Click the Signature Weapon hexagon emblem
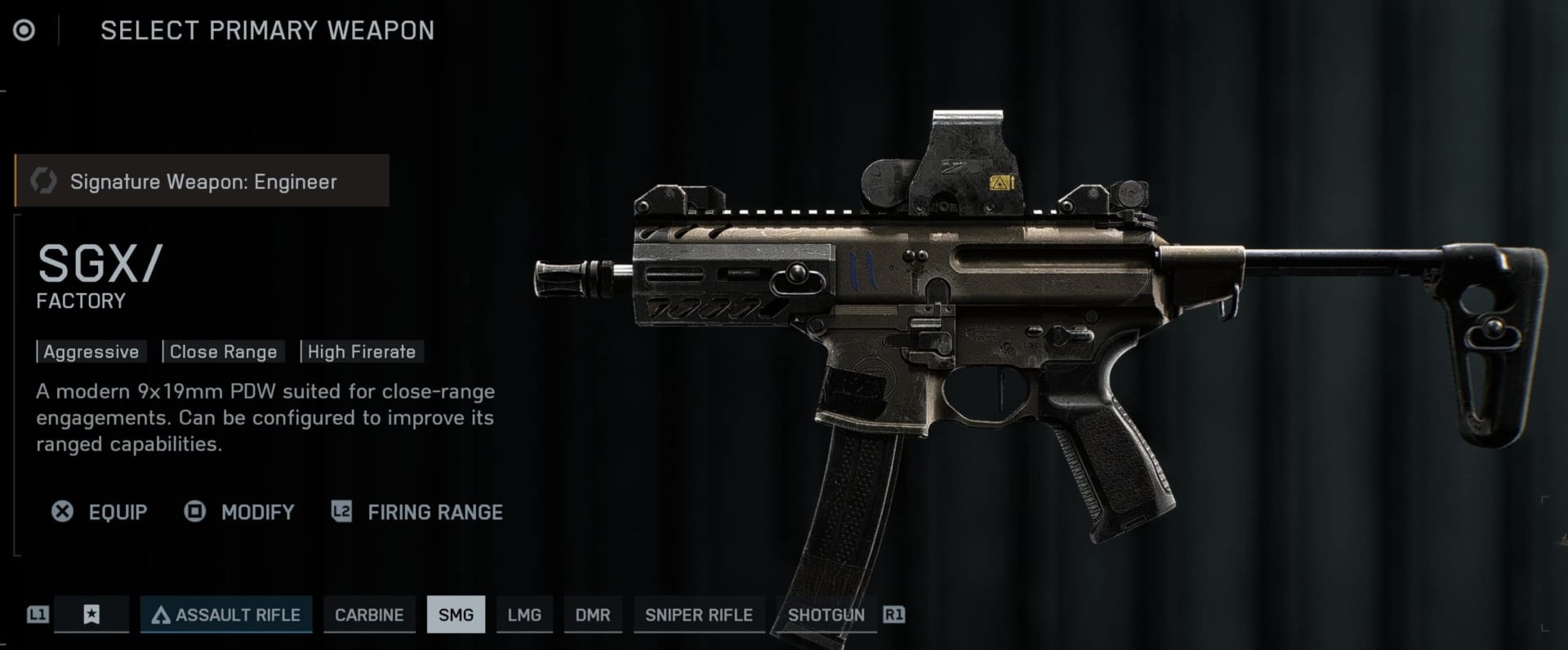This screenshot has height=650, width=1568. pos(42,180)
